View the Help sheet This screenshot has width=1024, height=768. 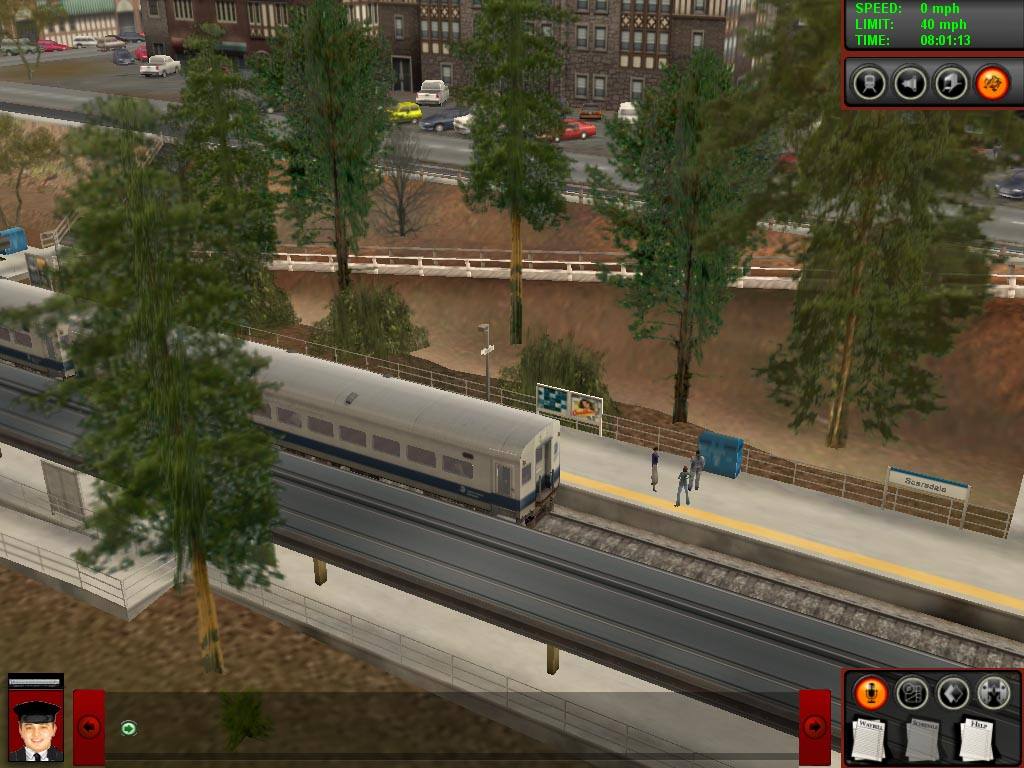[x=976, y=740]
